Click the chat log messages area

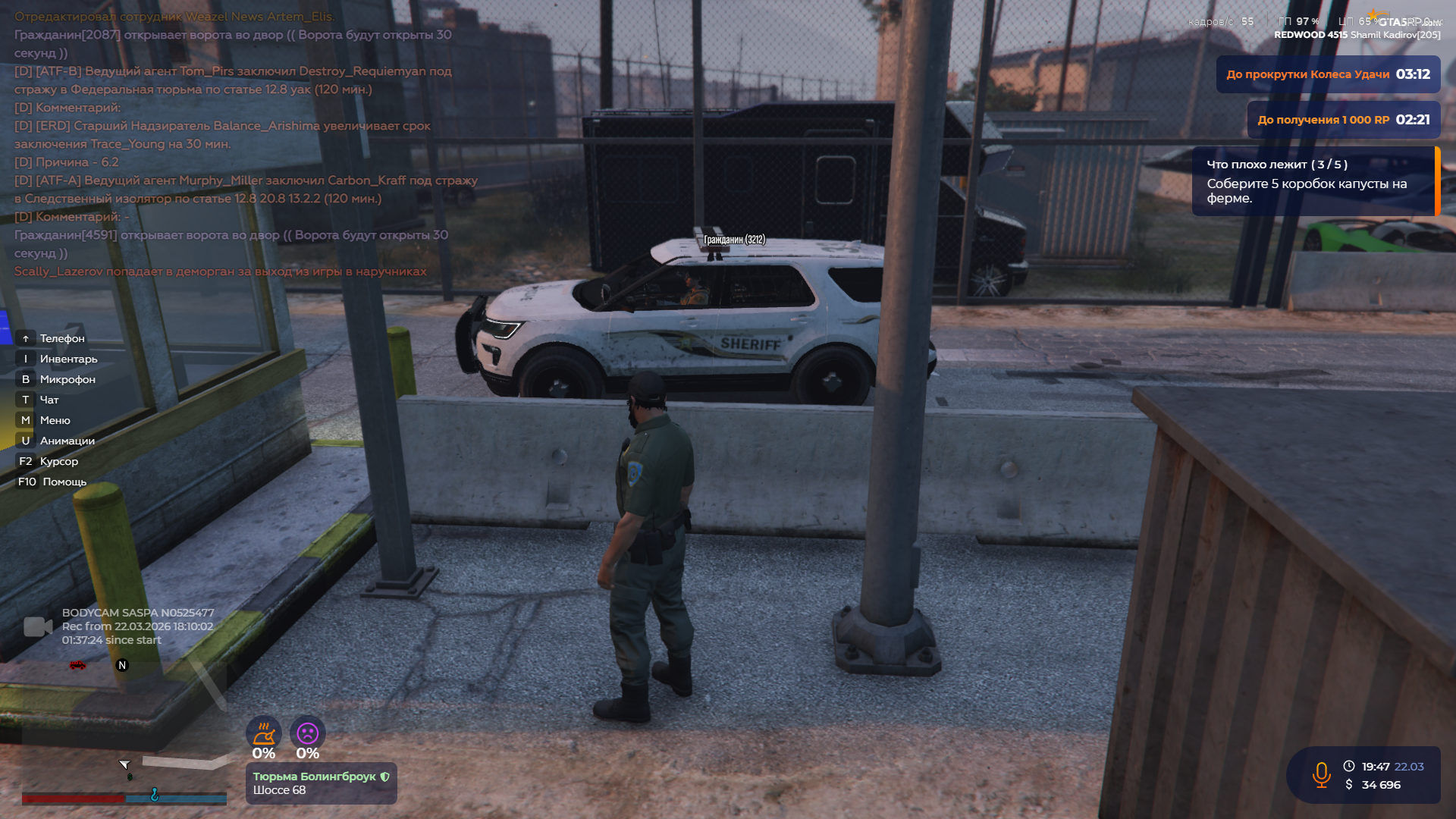tap(243, 144)
